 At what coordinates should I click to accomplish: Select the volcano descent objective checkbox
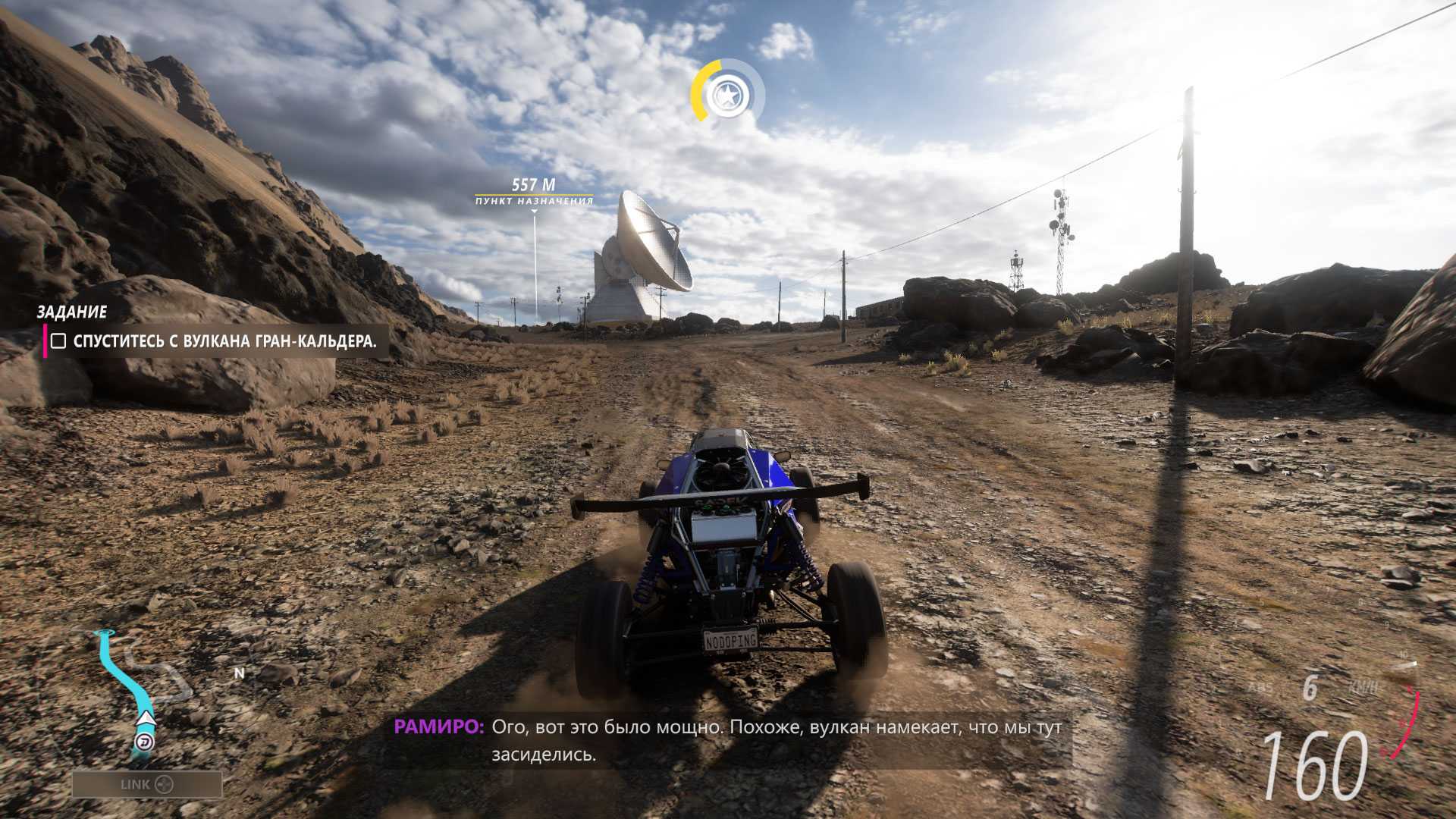(x=58, y=341)
